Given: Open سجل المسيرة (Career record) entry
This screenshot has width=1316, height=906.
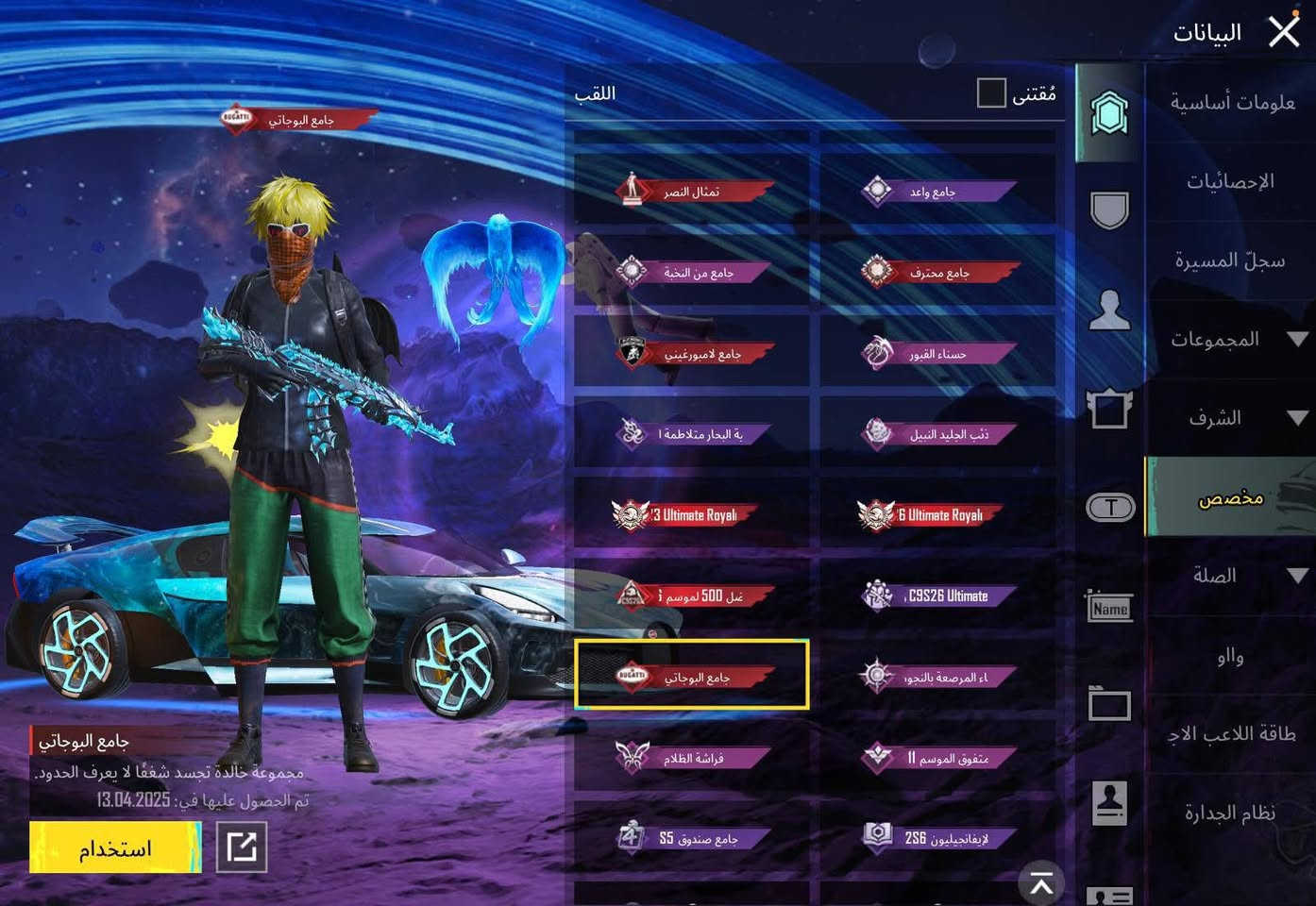Looking at the screenshot, I should tap(1229, 260).
